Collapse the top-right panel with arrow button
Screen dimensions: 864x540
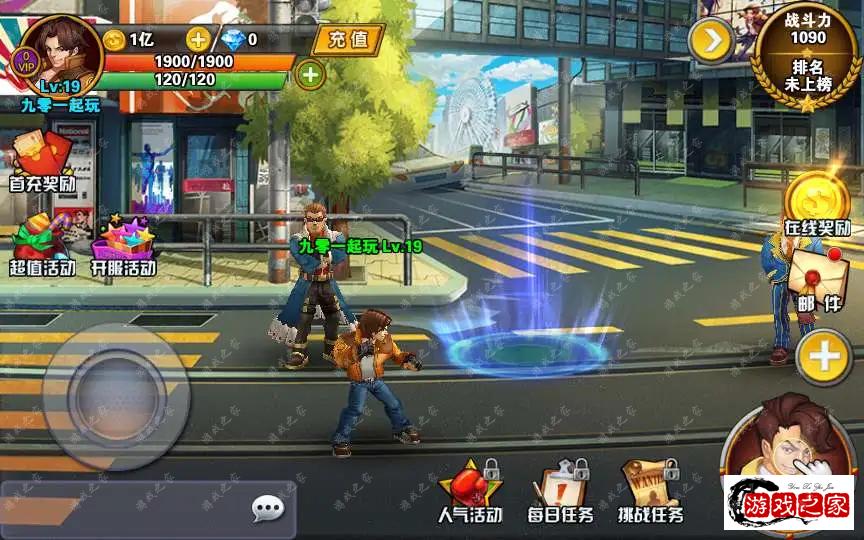(712, 40)
